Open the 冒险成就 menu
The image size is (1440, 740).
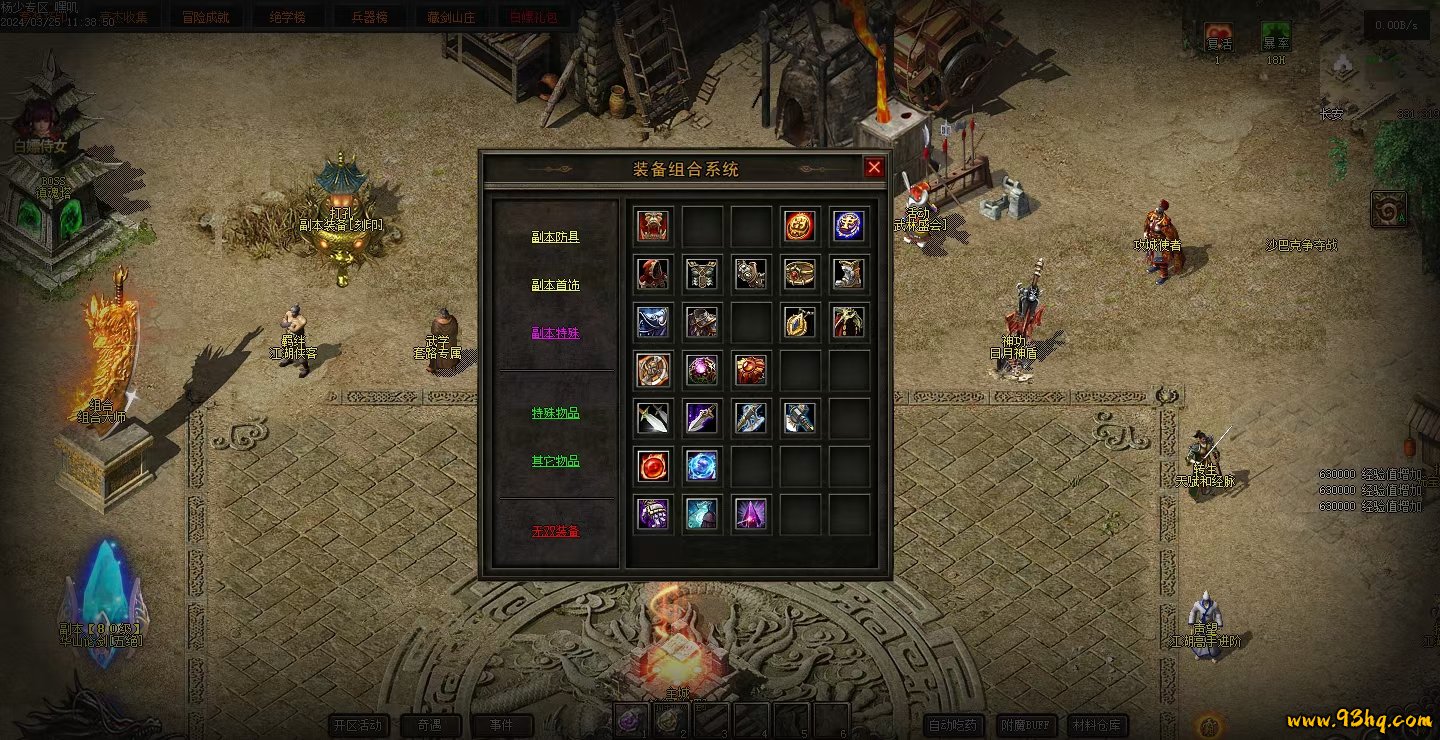(x=207, y=17)
